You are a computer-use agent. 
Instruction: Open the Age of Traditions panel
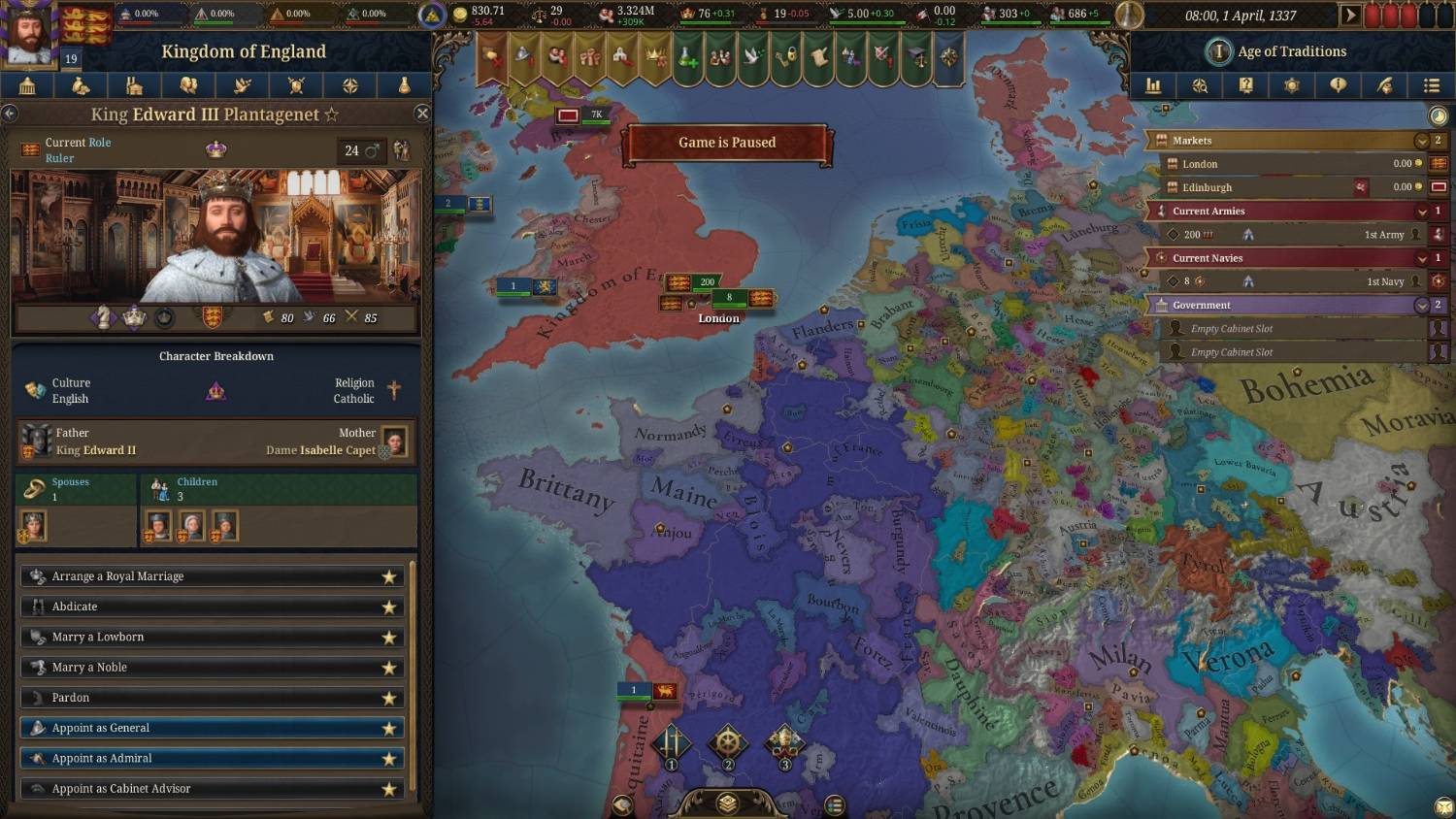point(1291,51)
